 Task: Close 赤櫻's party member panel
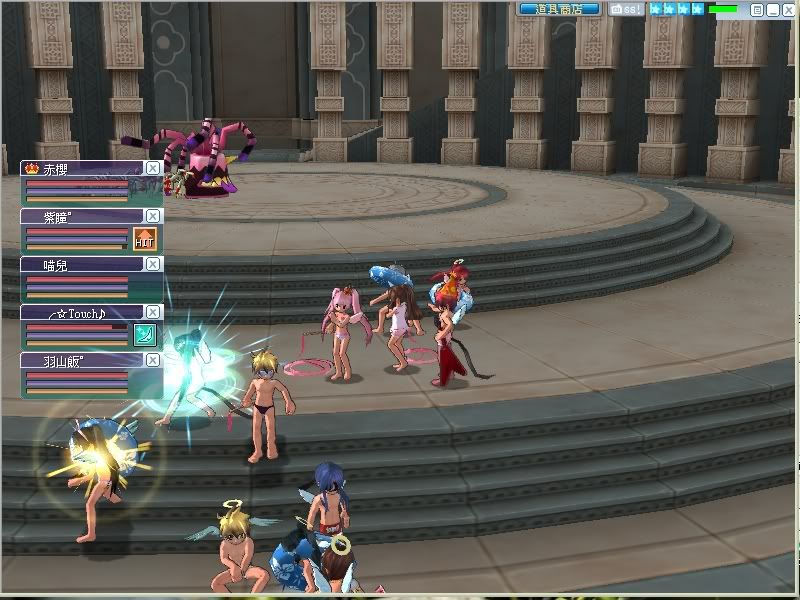click(152, 168)
